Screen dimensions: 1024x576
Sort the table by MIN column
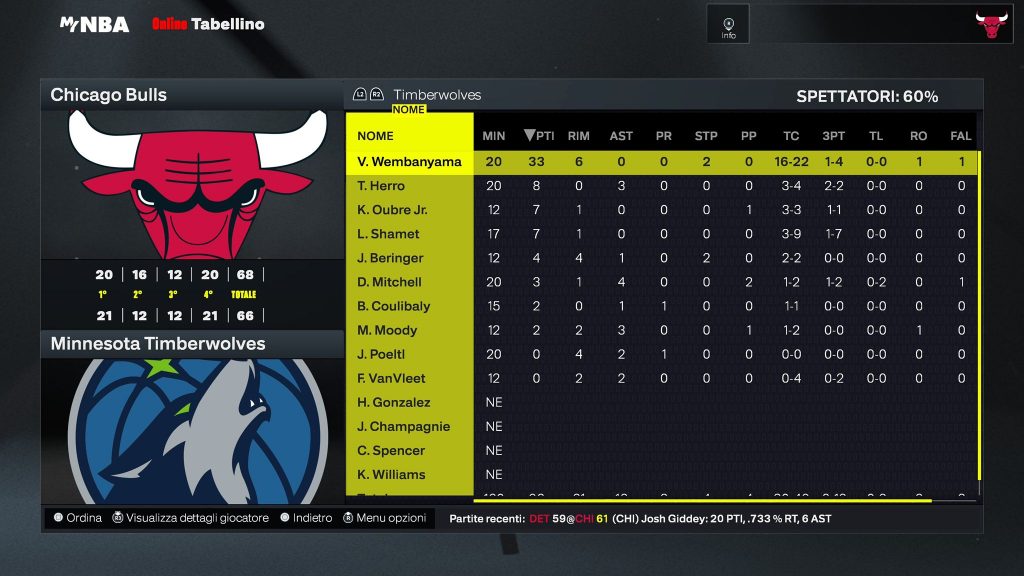pos(494,136)
